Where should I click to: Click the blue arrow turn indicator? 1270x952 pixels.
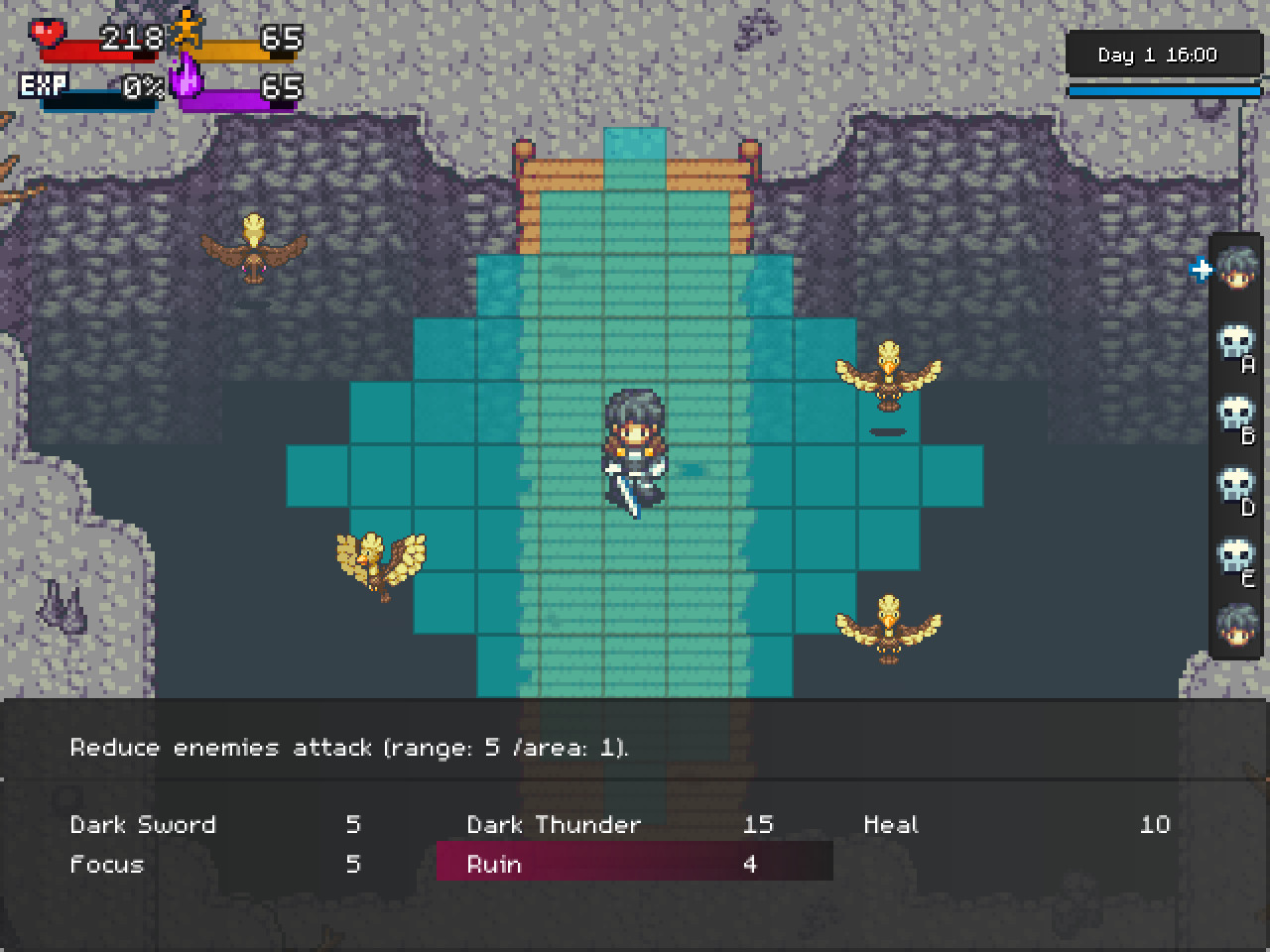(x=1201, y=269)
